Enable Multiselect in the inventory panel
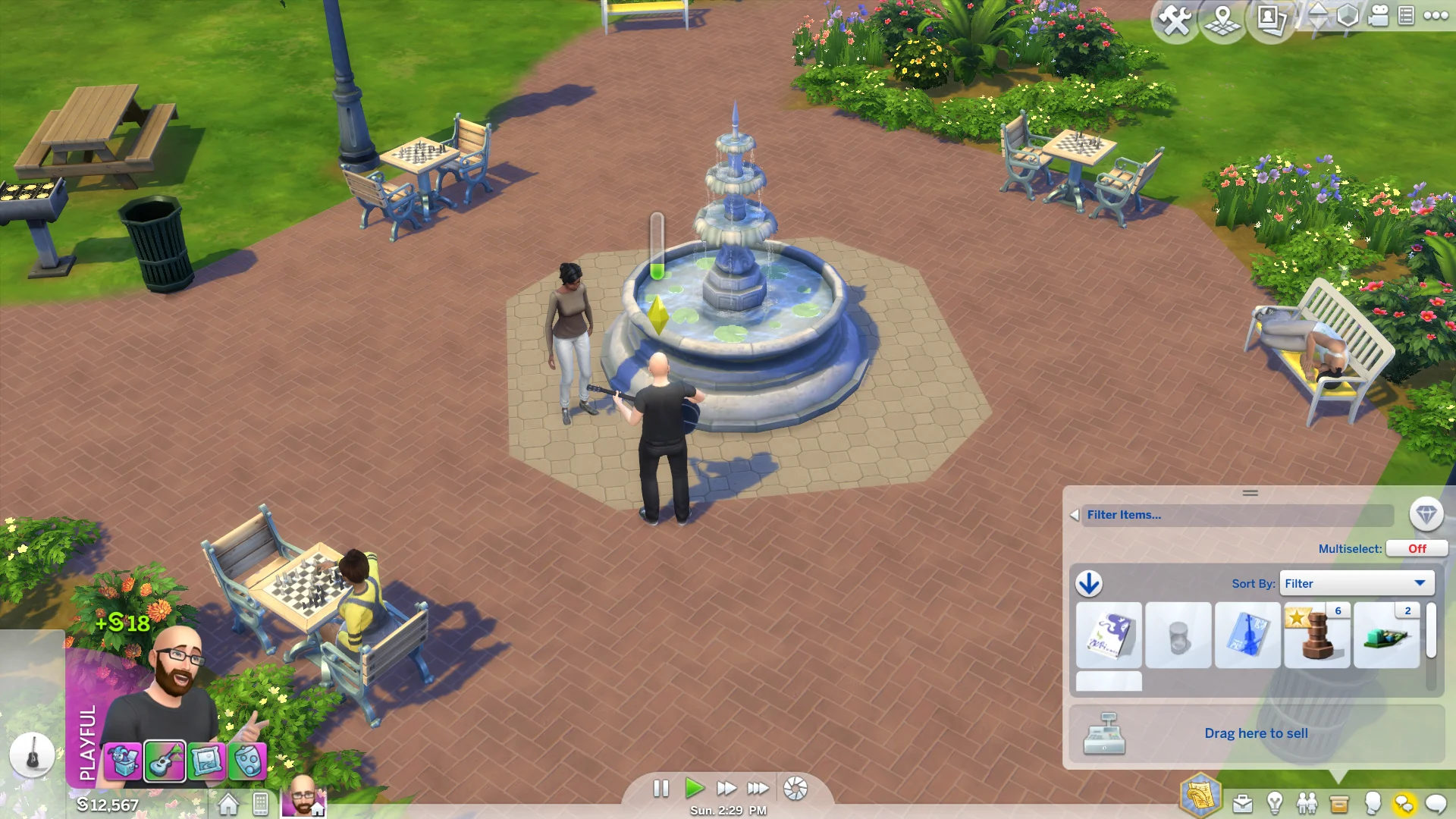 [1417, 548]
